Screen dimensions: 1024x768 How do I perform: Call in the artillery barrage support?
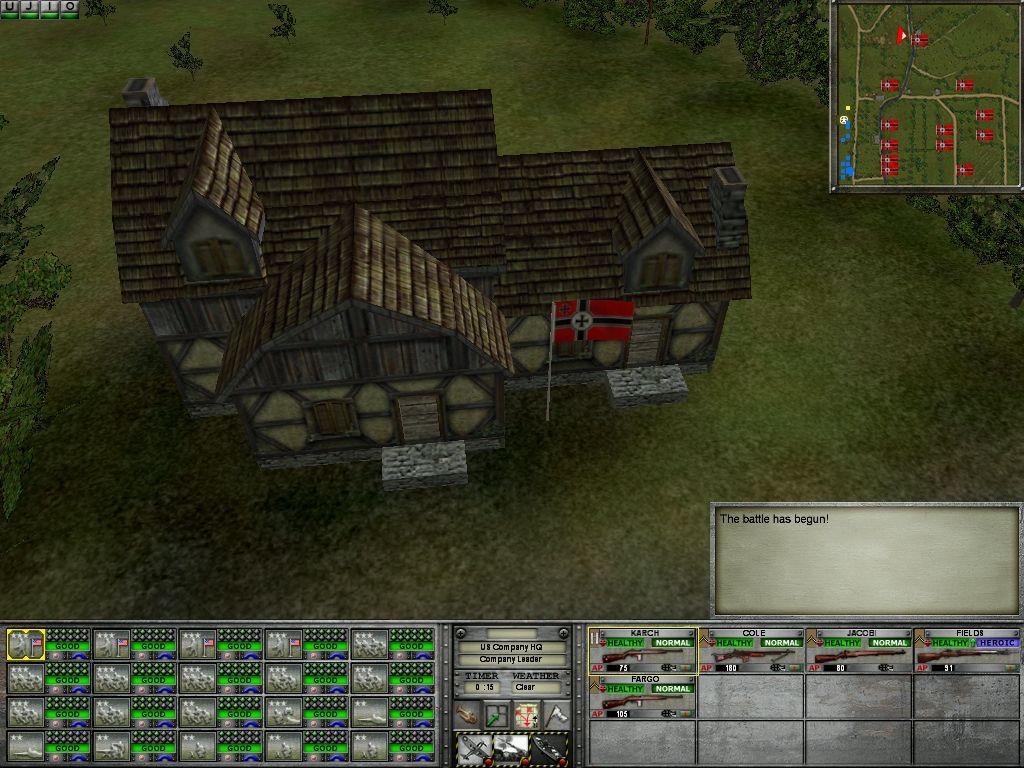(x=510, y=748)
